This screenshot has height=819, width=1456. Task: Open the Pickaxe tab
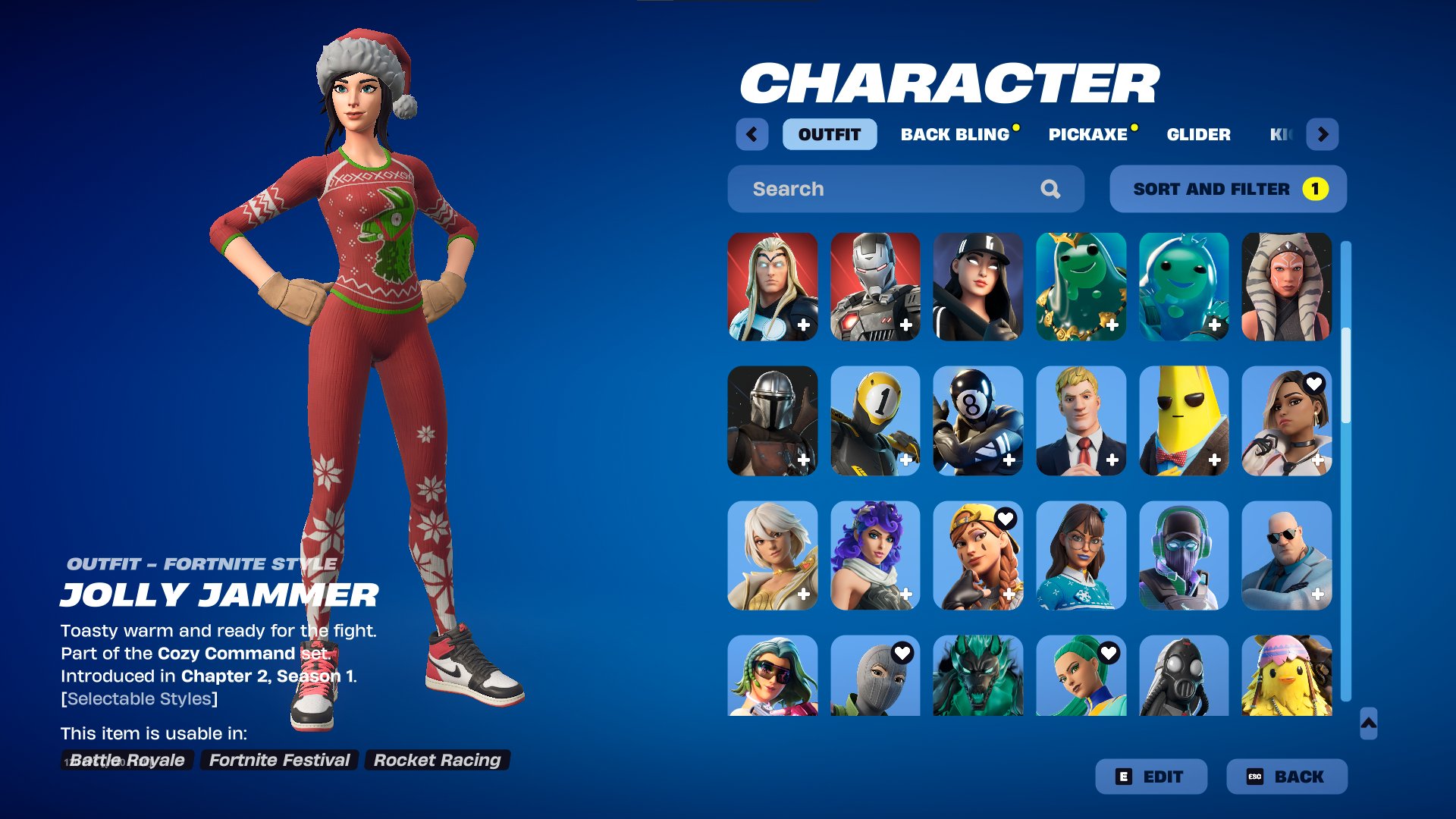point(1088,134)
